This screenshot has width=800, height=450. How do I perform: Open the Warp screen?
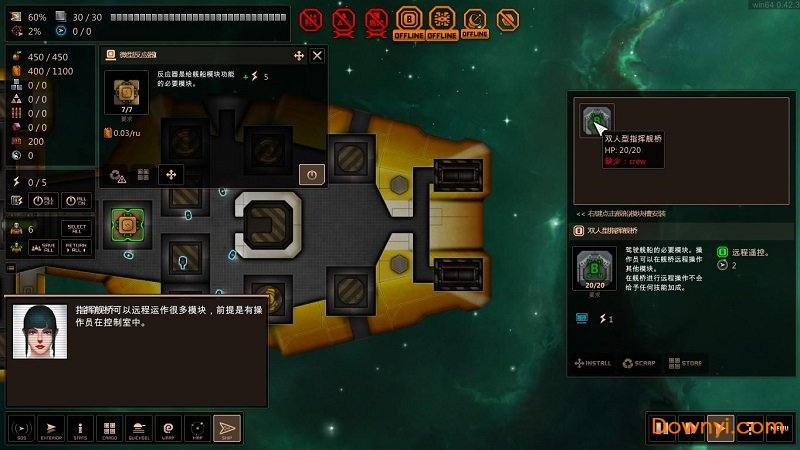(x=168, y=428)
